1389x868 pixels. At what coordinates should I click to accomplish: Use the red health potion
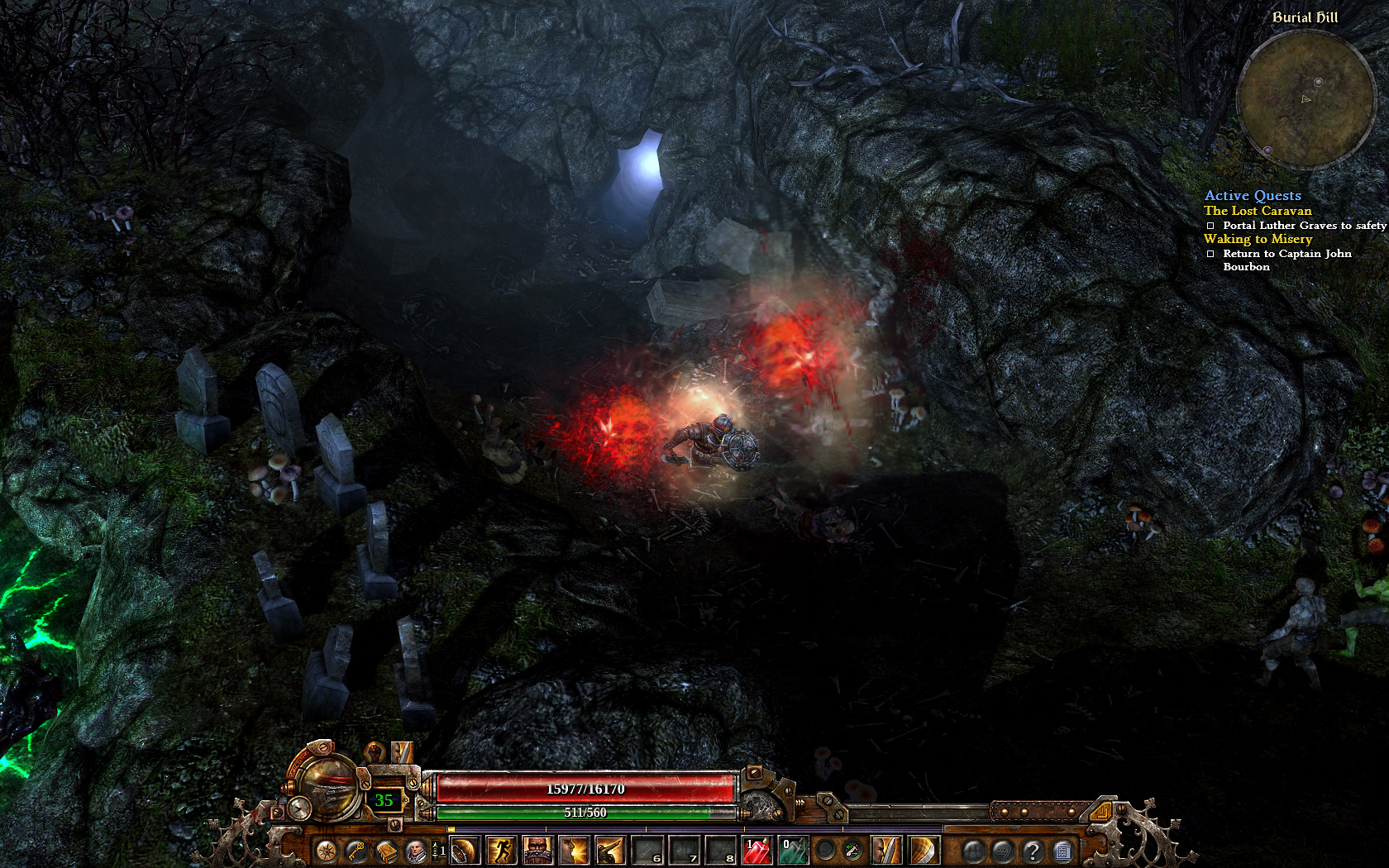click(x=757, y=850)
